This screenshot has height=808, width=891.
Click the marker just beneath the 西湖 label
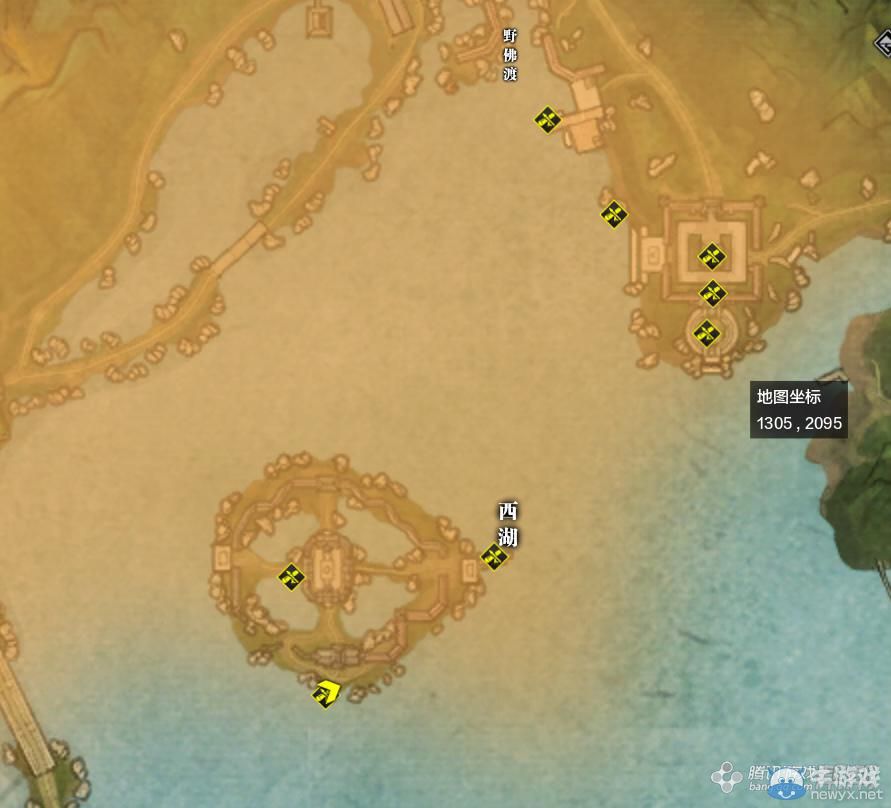click(494, 557)
